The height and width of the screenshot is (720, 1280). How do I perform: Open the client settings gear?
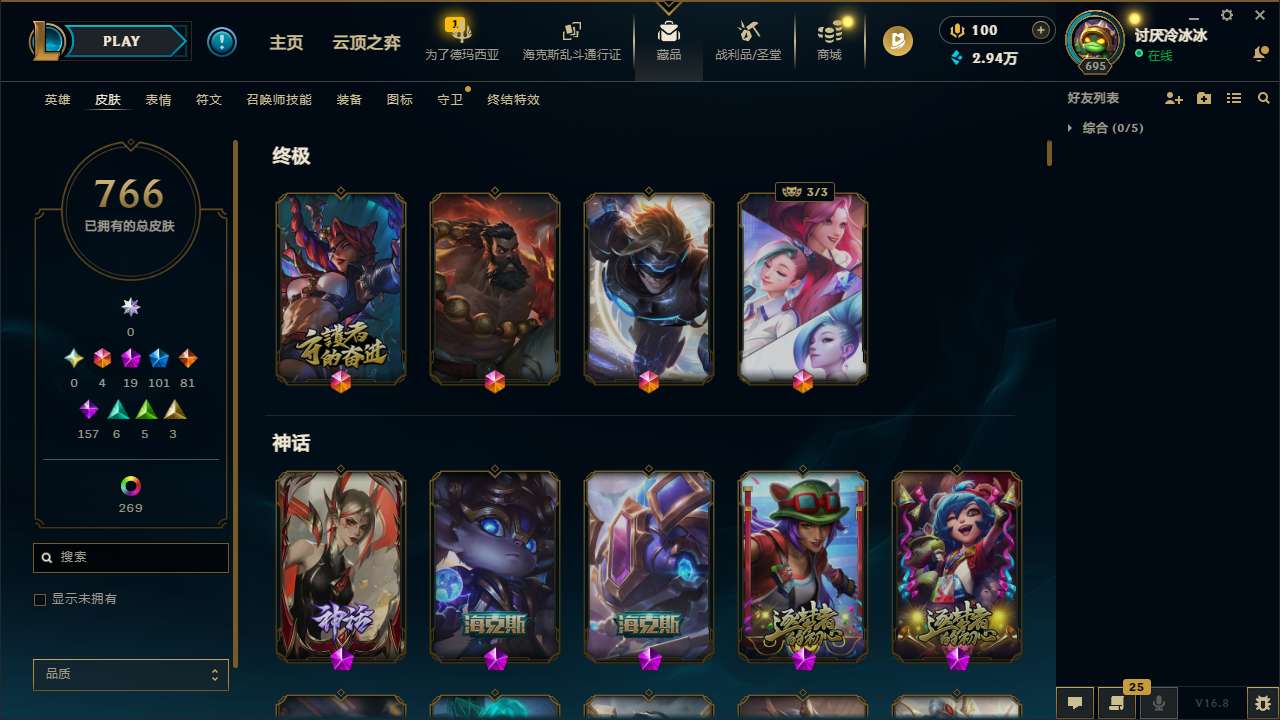(x=1226, y=15)
